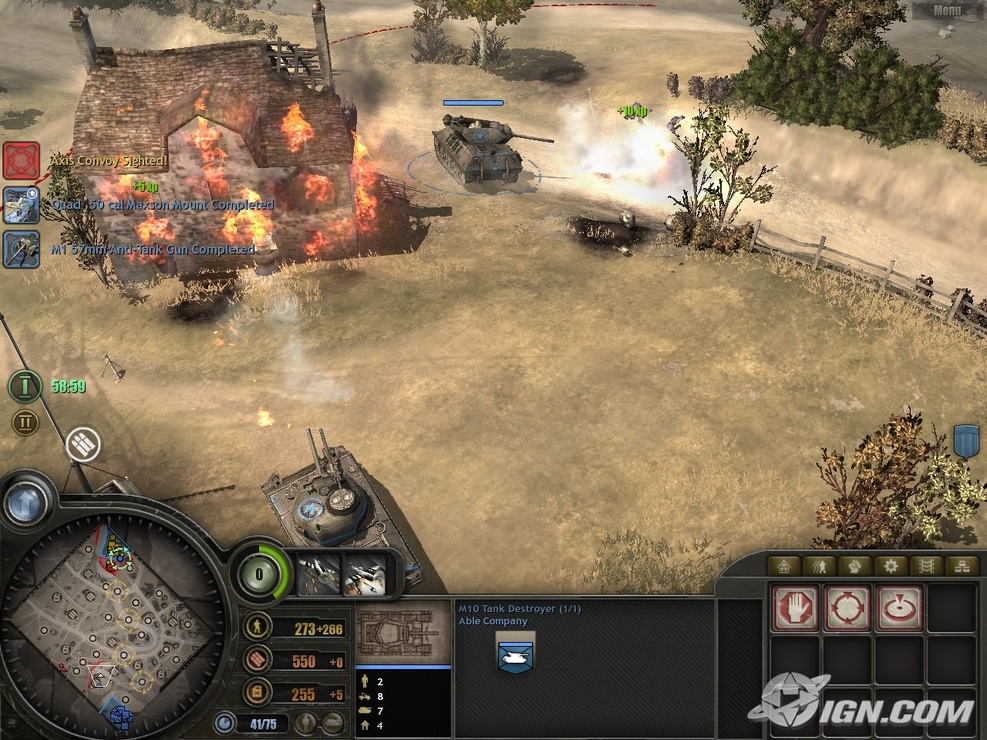
Task: Click the round munitions event cue icon
Action: (84, 445)
